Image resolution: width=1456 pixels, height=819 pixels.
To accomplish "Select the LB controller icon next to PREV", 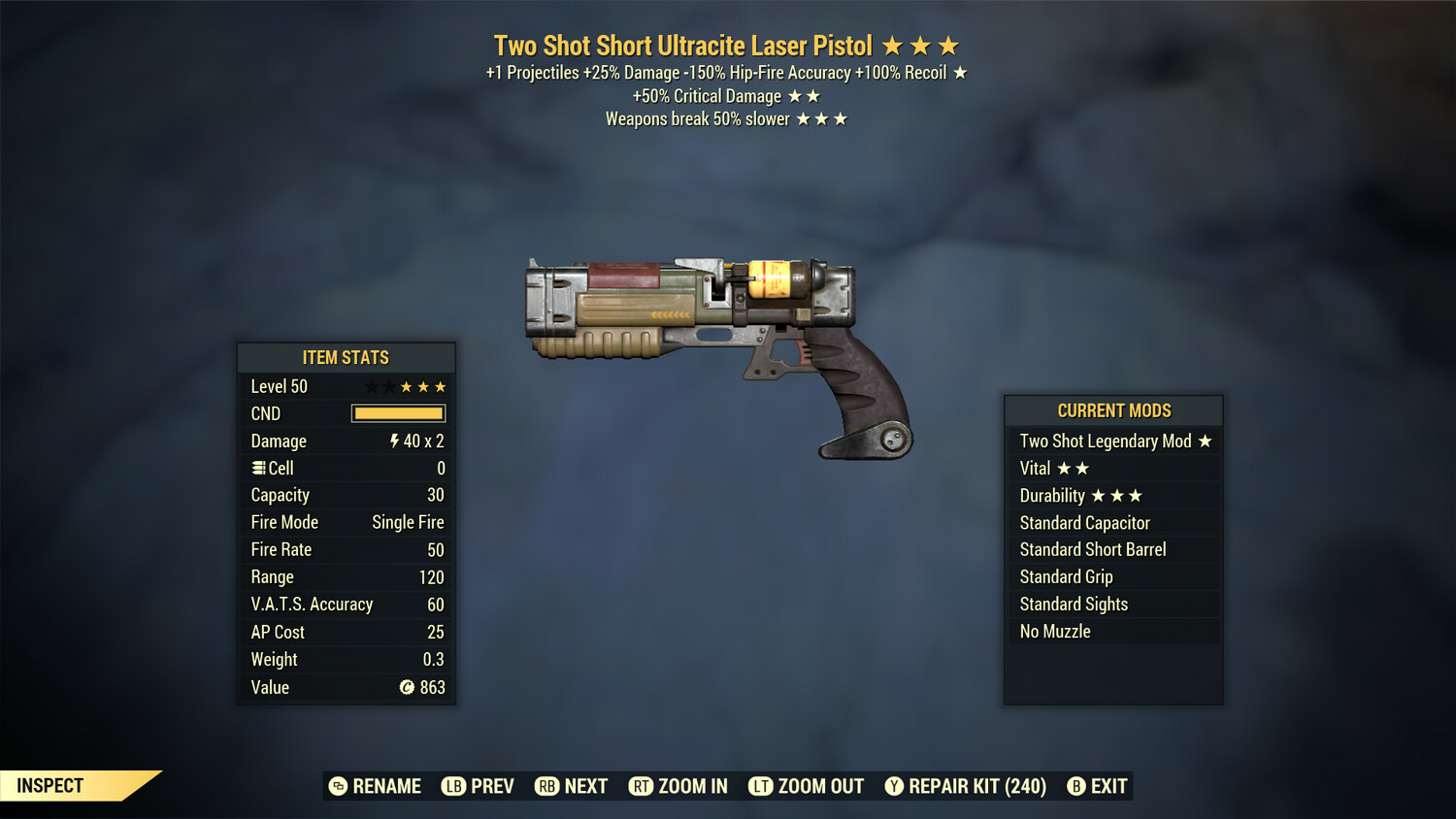I will pyautogui.click(x=452, y=786).
